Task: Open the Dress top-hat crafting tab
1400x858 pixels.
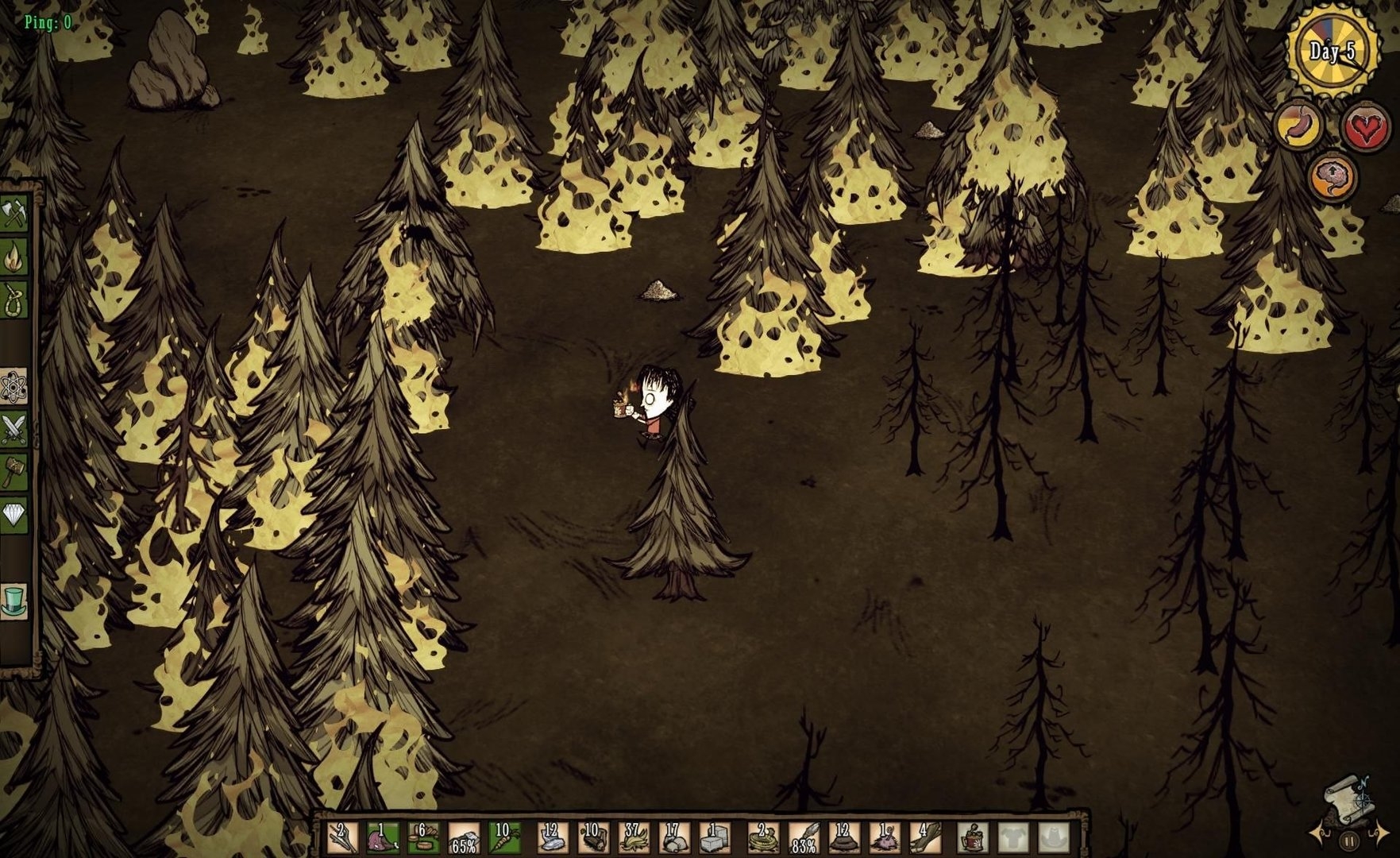Action: [x=15, y=601]
